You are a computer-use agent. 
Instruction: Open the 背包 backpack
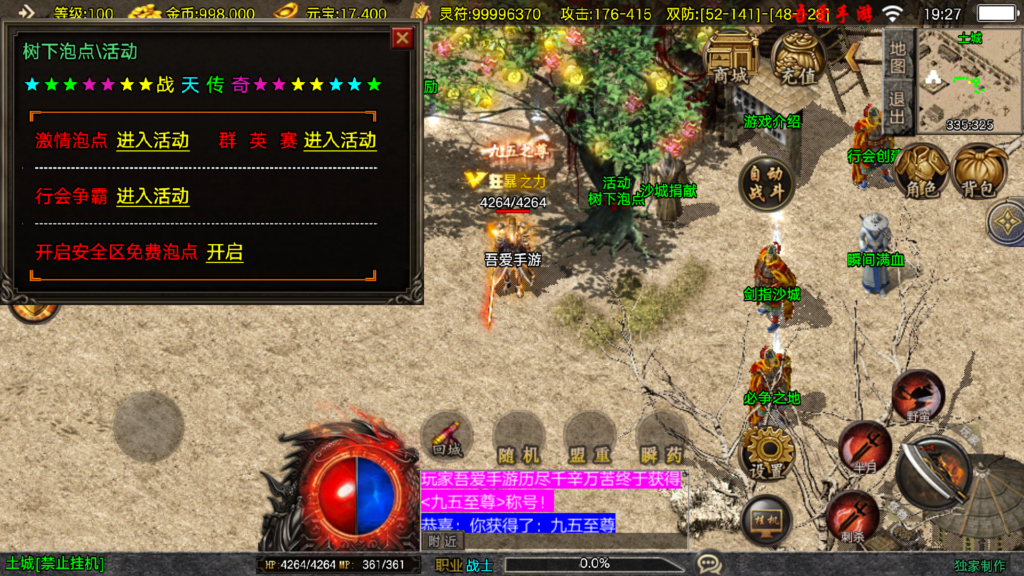coord(979,170)
